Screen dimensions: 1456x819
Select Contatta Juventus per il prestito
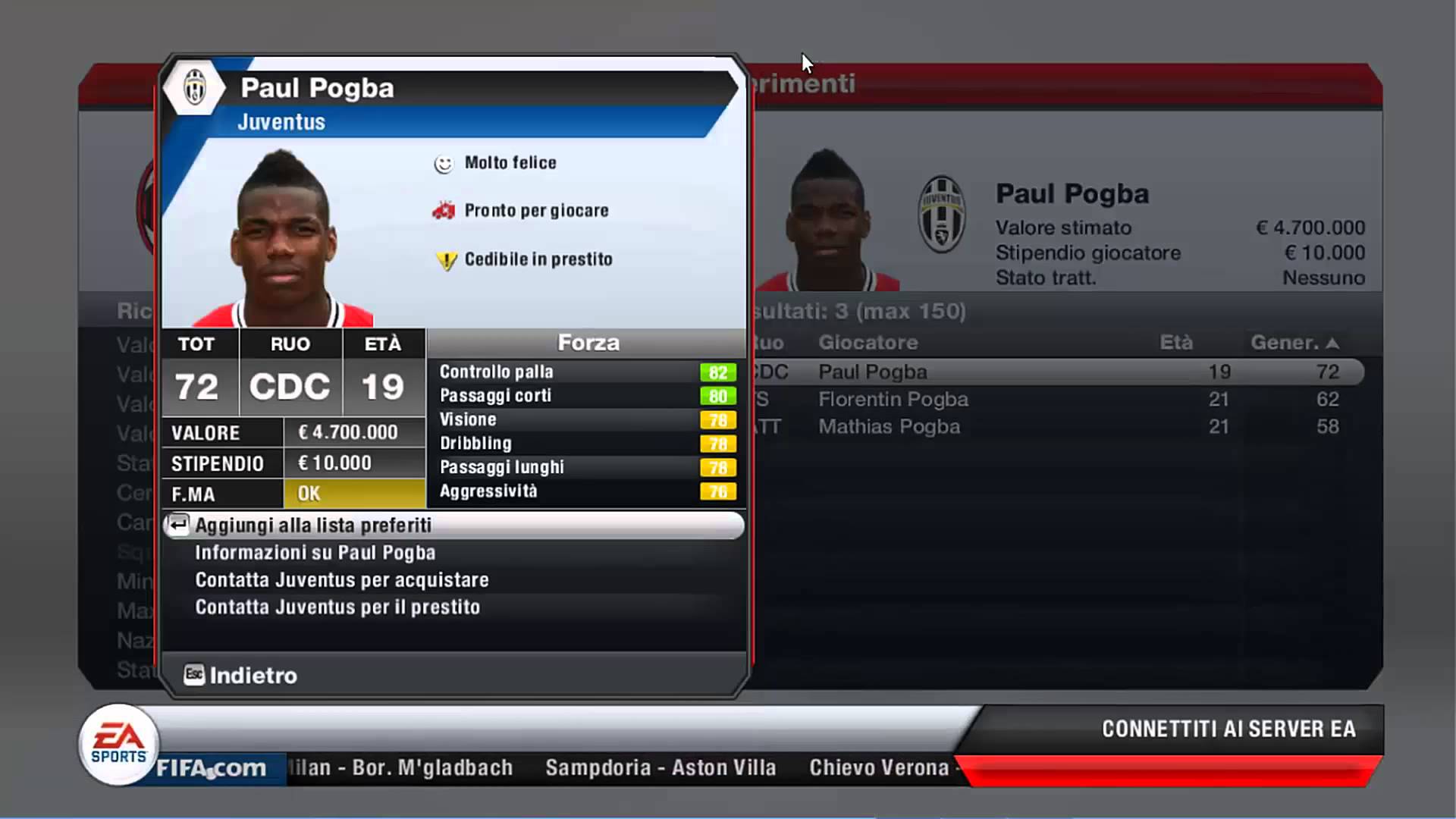pyautogui.click(x=337, y=607)
